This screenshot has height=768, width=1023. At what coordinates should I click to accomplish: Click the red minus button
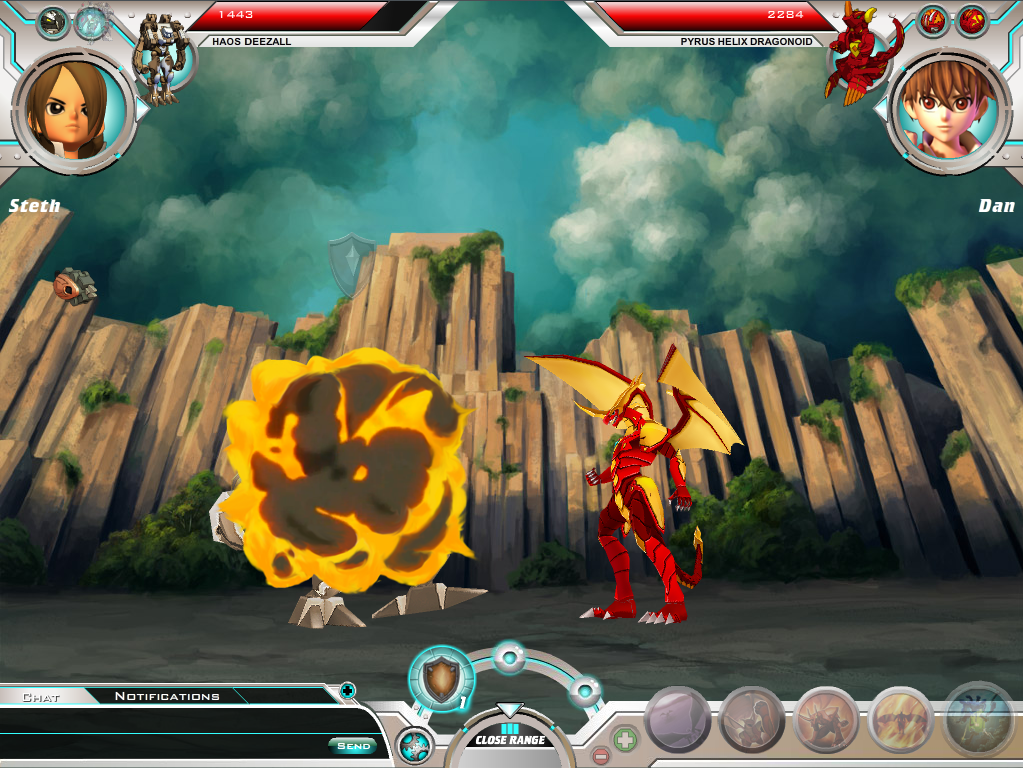tap(600, 755)
